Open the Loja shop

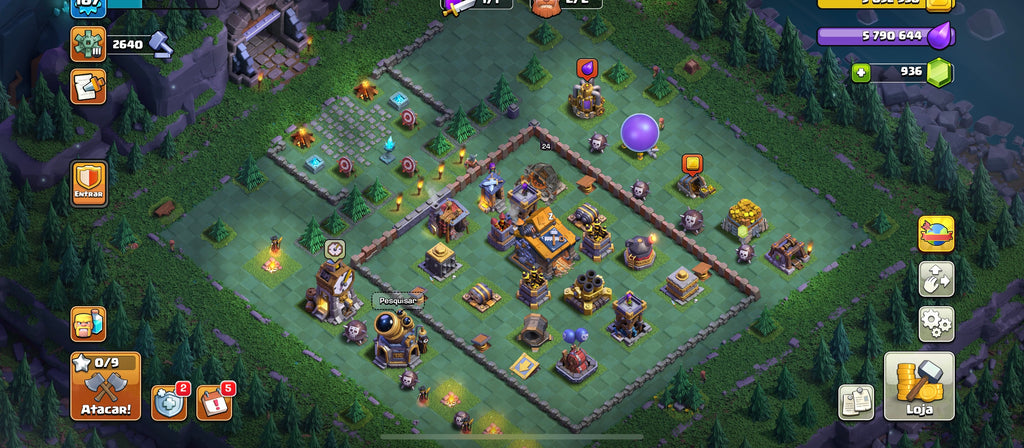click(x=919, y=386)
